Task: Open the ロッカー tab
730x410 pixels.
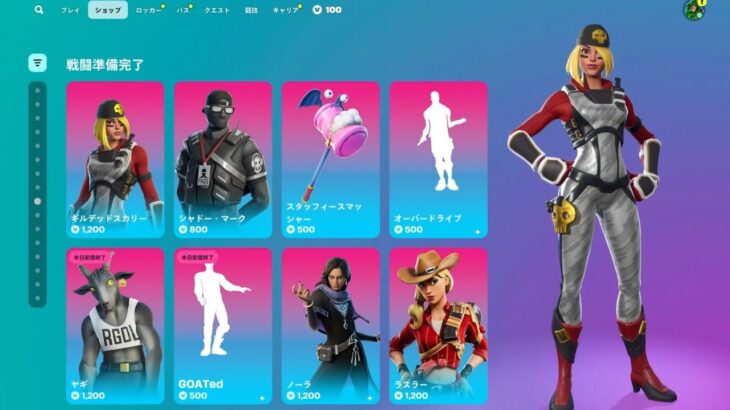Action: [146, 10]
